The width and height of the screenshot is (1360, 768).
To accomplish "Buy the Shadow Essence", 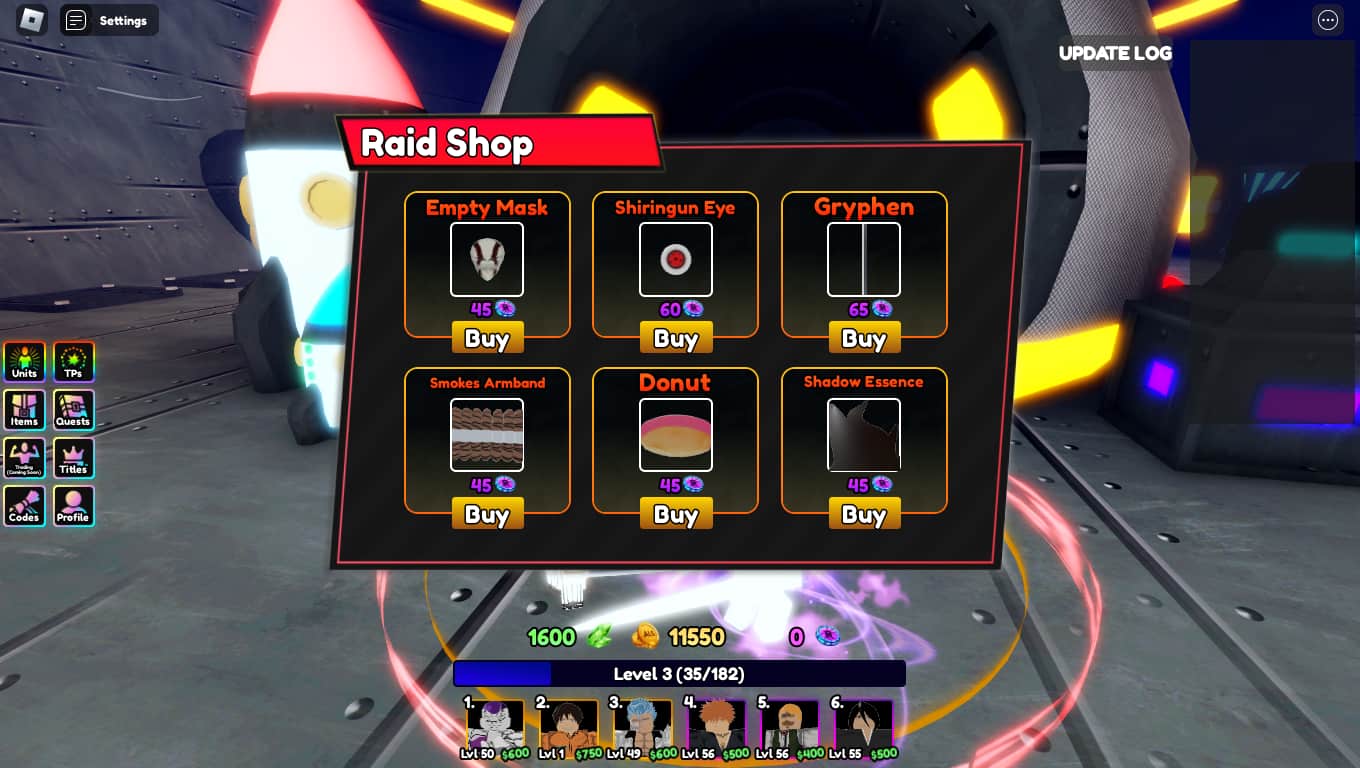I will click(x=863, y=513).
